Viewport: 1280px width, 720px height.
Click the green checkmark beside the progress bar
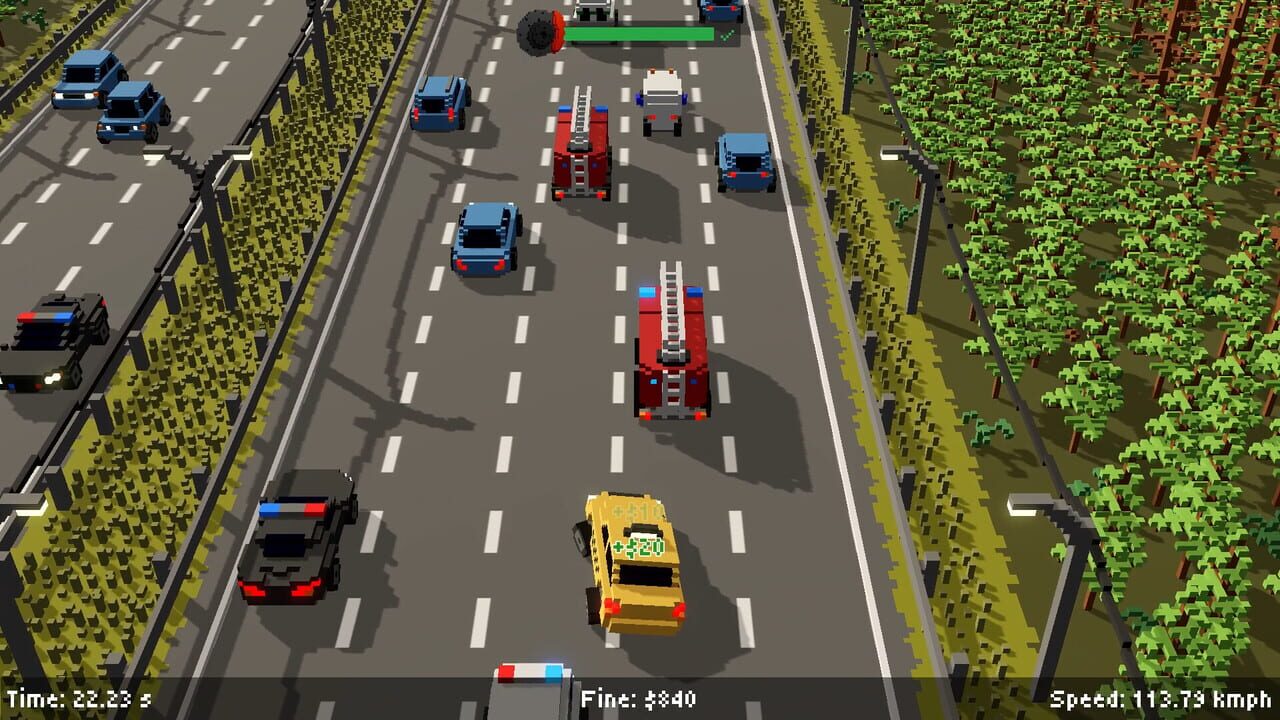point(727,34)
